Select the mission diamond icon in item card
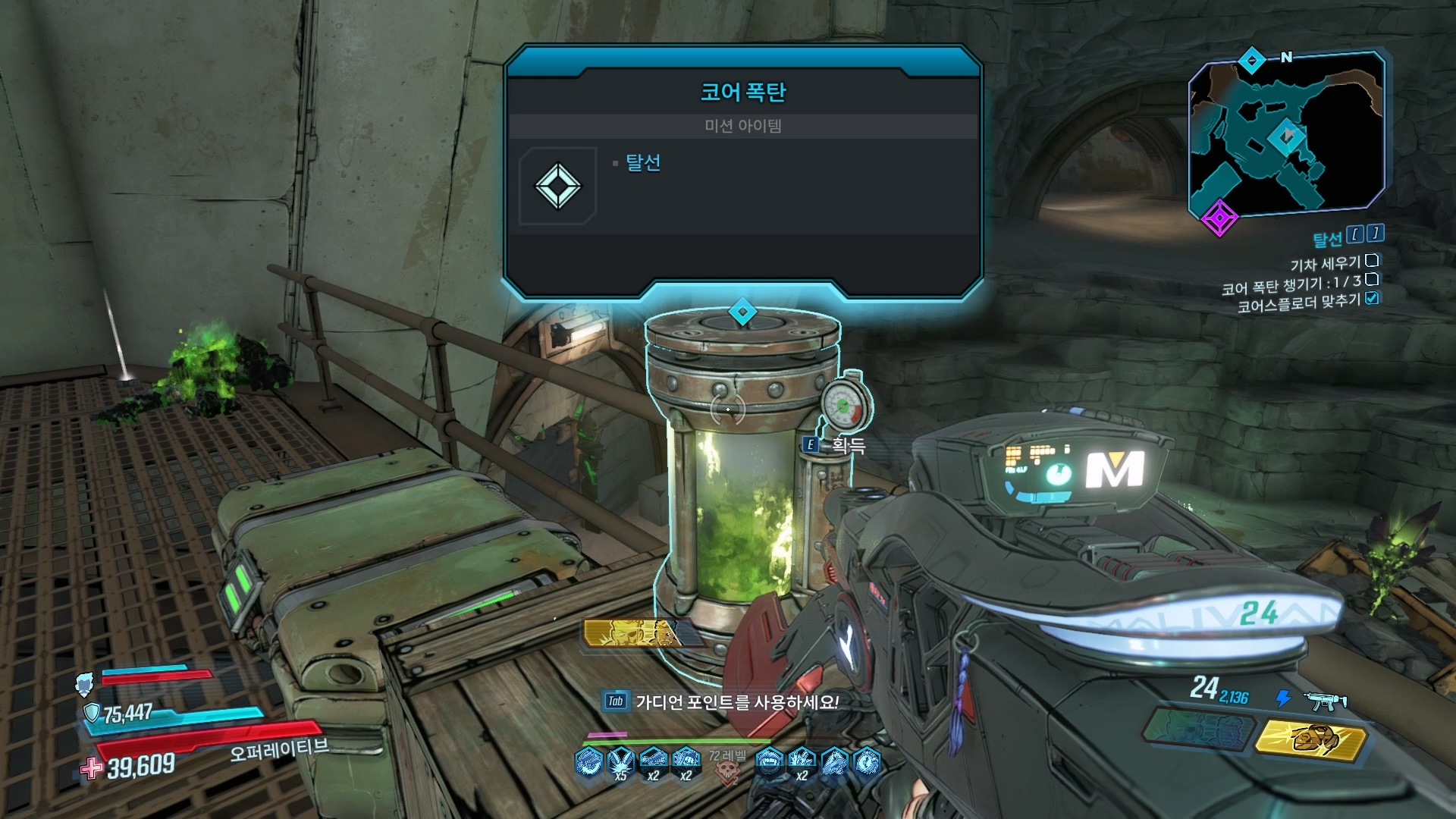The image size is (1456, 819). (x=558, y=186)
